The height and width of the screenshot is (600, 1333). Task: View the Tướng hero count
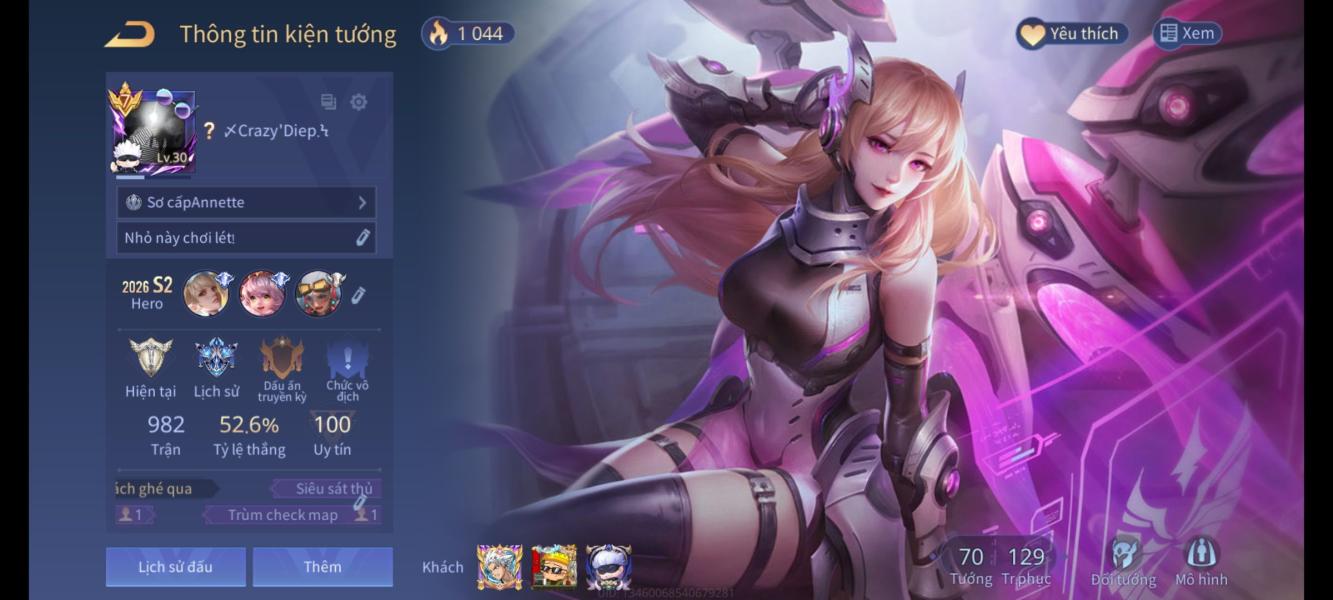[971, 565]
